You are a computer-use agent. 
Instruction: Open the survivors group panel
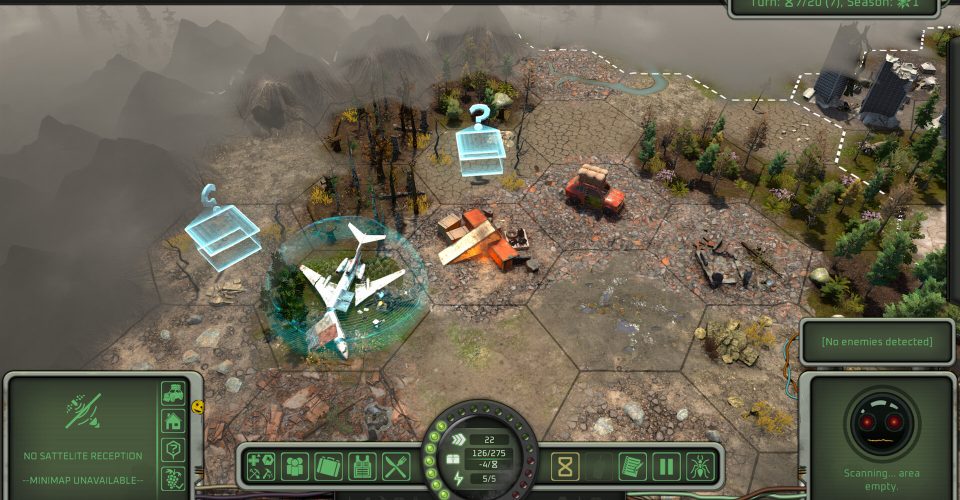[295, 466]
